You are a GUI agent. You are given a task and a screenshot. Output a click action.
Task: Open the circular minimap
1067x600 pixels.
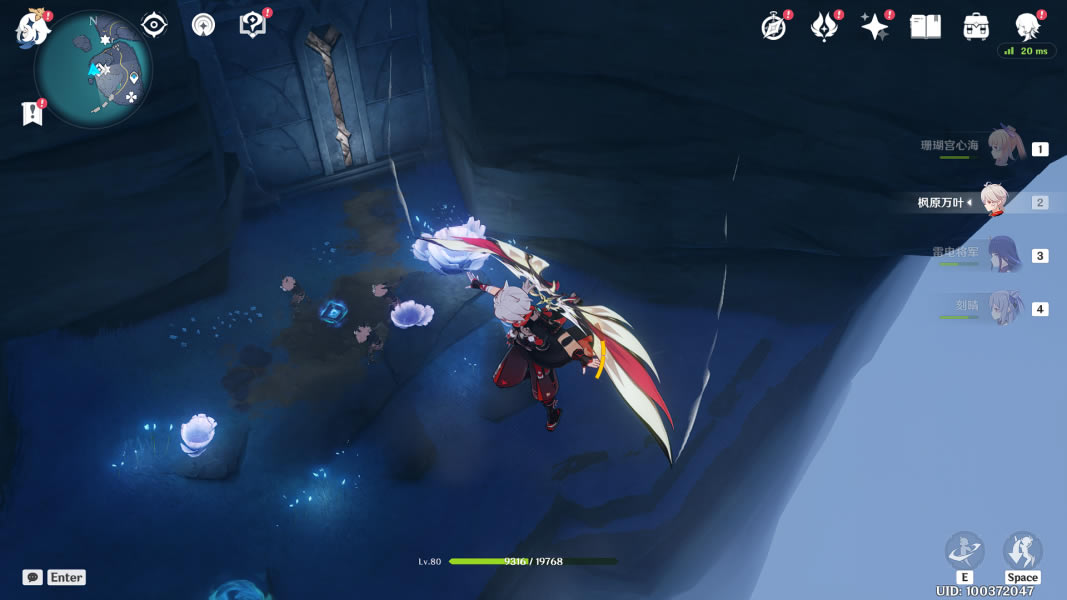coord(93,70)
